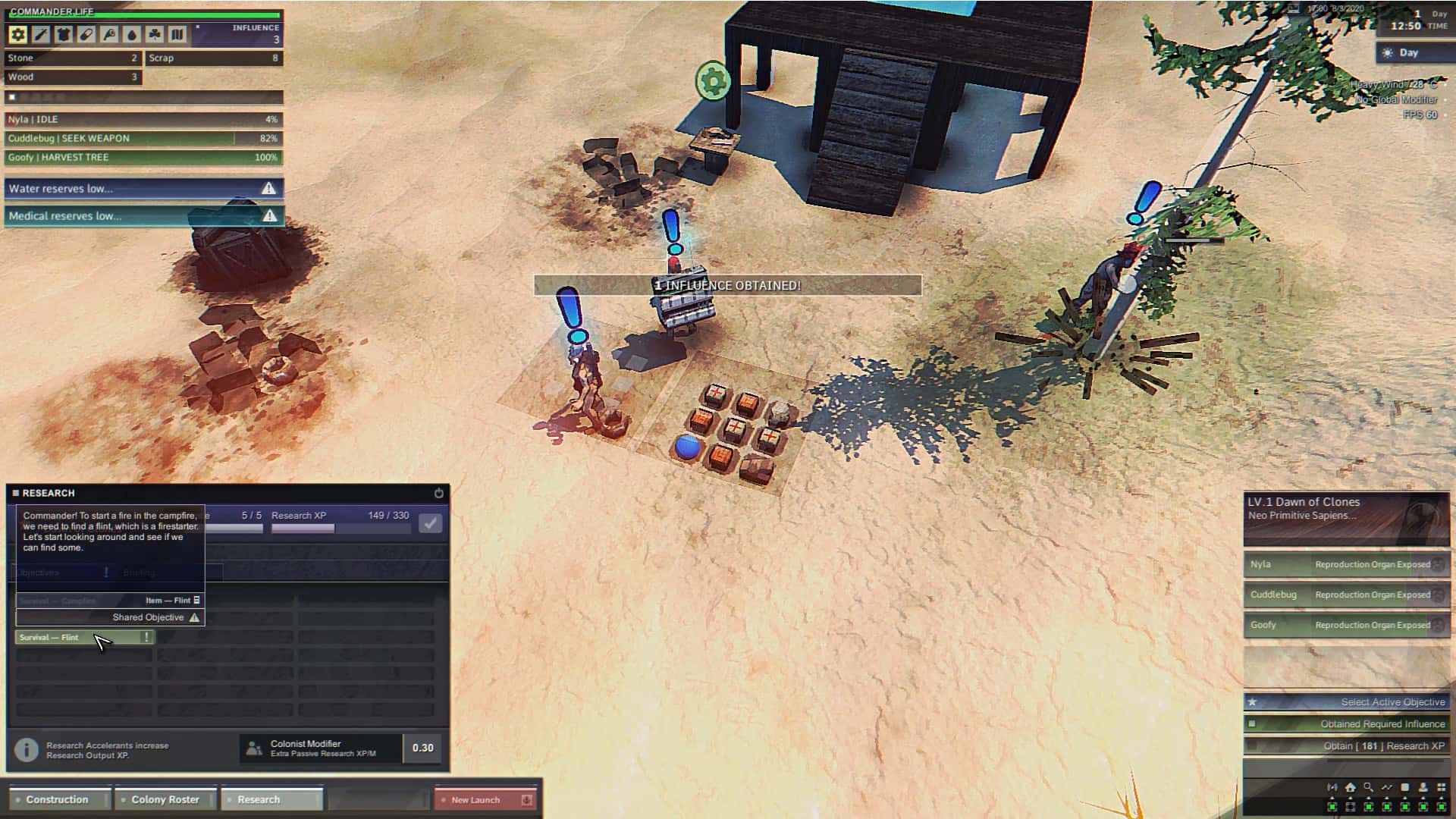The width and height of the screenshot is (1456, 819).
Task: Click the water droplet icon in the top toolbar
Action: pyautogui.click(x=131, y=34)
